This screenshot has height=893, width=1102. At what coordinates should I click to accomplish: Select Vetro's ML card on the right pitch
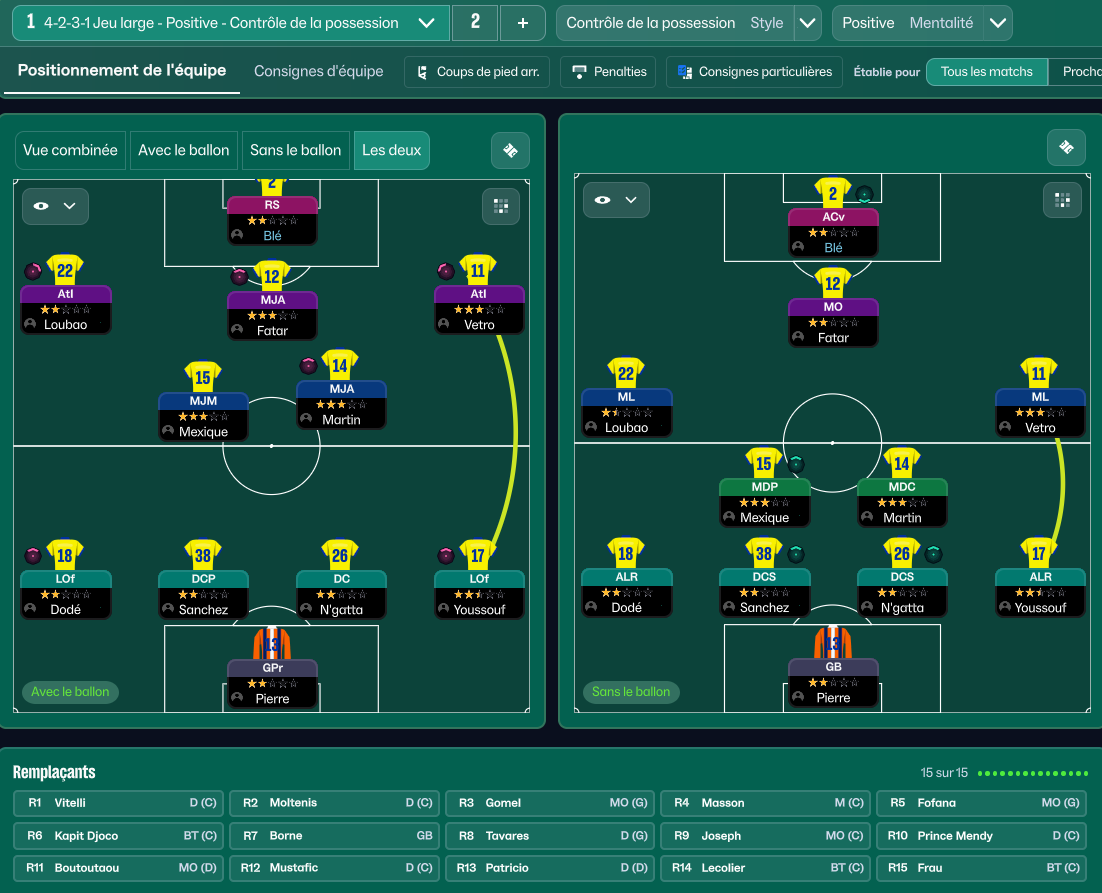tap(1040, 412)
